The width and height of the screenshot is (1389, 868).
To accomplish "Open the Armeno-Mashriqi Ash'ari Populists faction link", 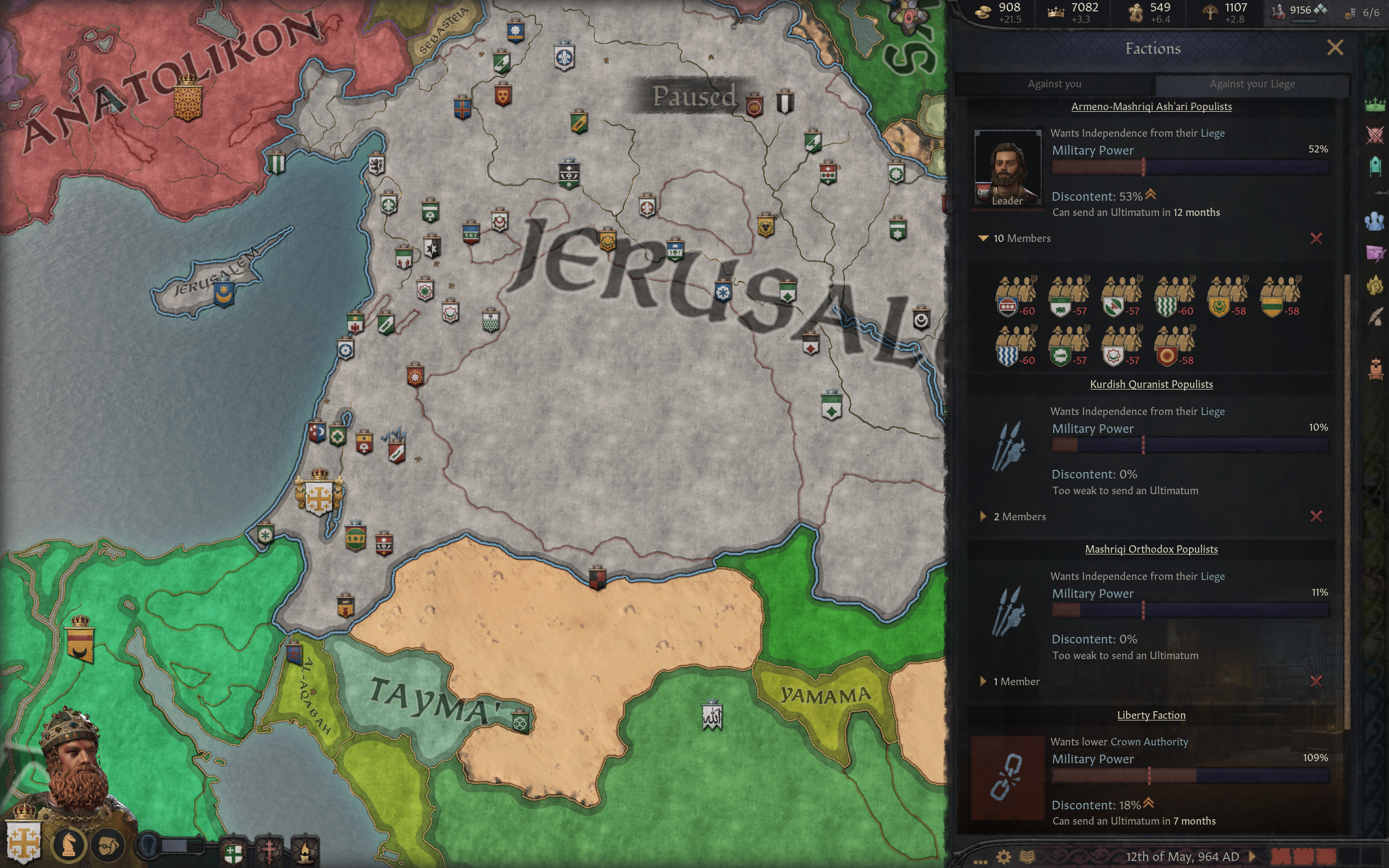I will (1151, 107).
